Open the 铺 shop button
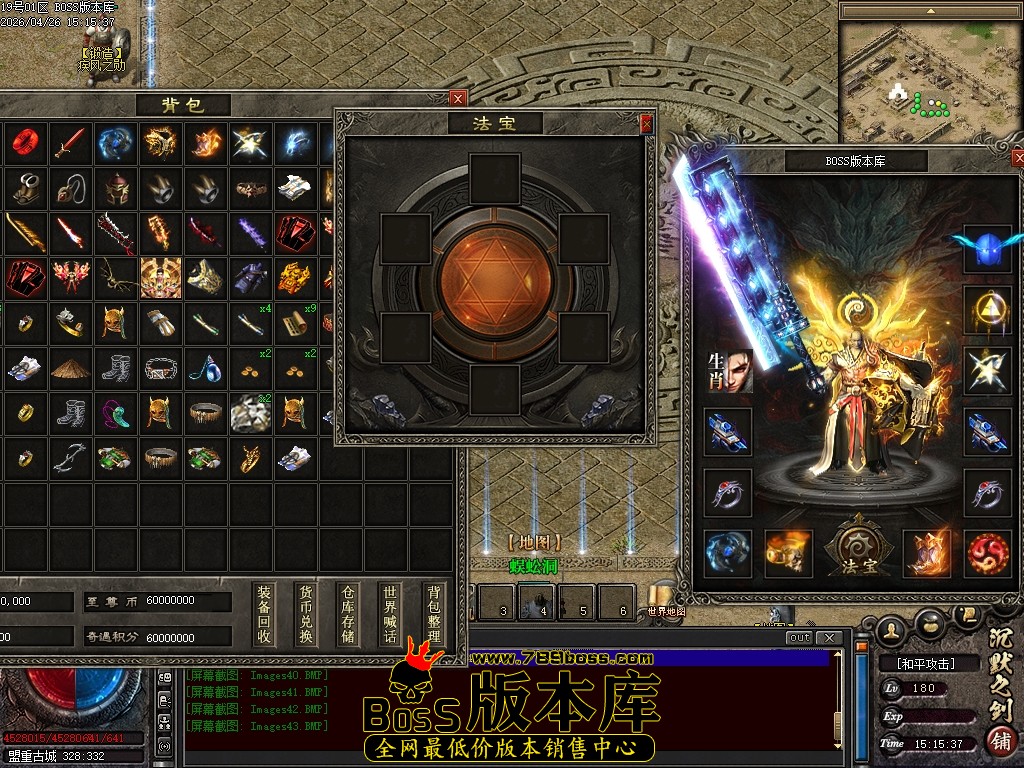The height and width of the screenshot is (768, 1024). tap(998, 741)
